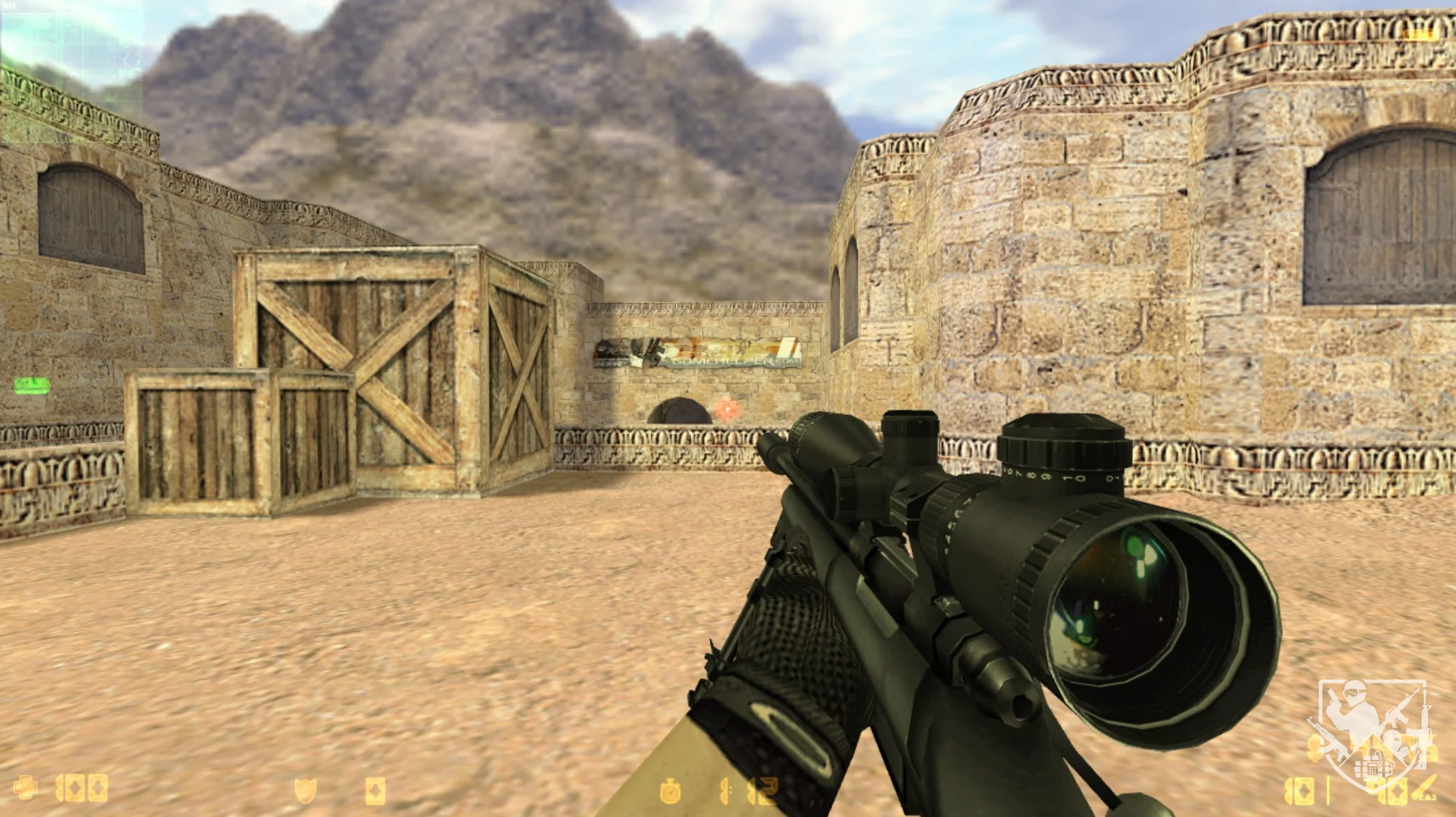Click the radar minimap overlay
Screen dimensions: 1456x817
pyautogui.click(x=72, y=72)
